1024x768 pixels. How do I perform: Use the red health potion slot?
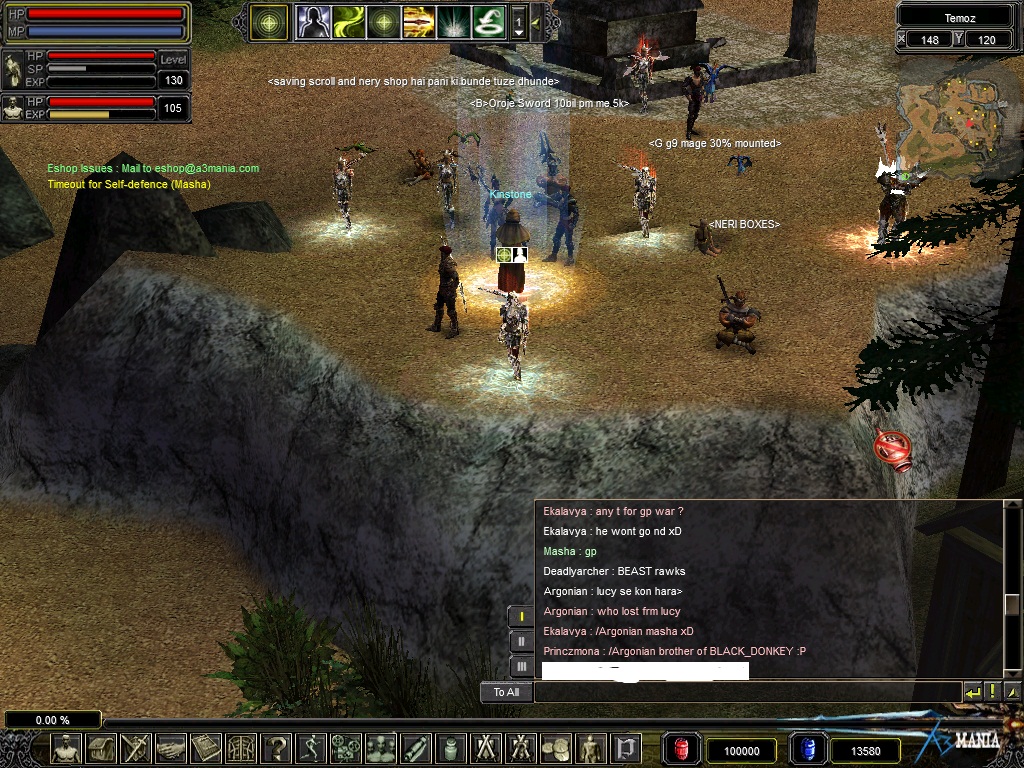tap(681, 748)
